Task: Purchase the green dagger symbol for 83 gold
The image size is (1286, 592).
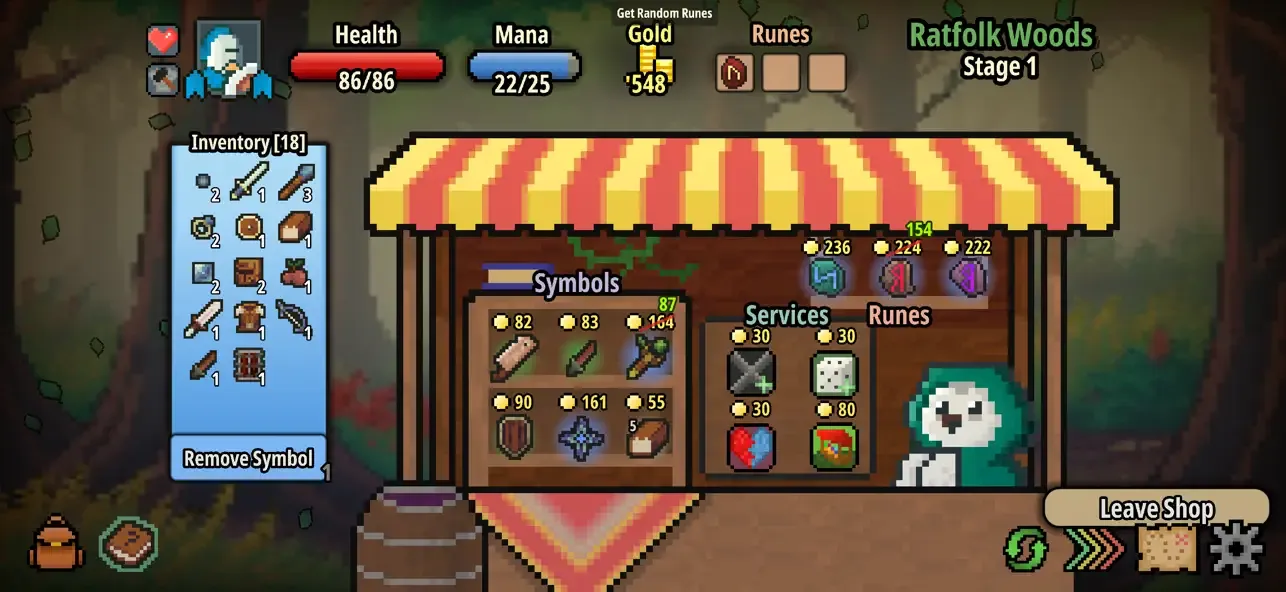Action: (x=582, y=357)
